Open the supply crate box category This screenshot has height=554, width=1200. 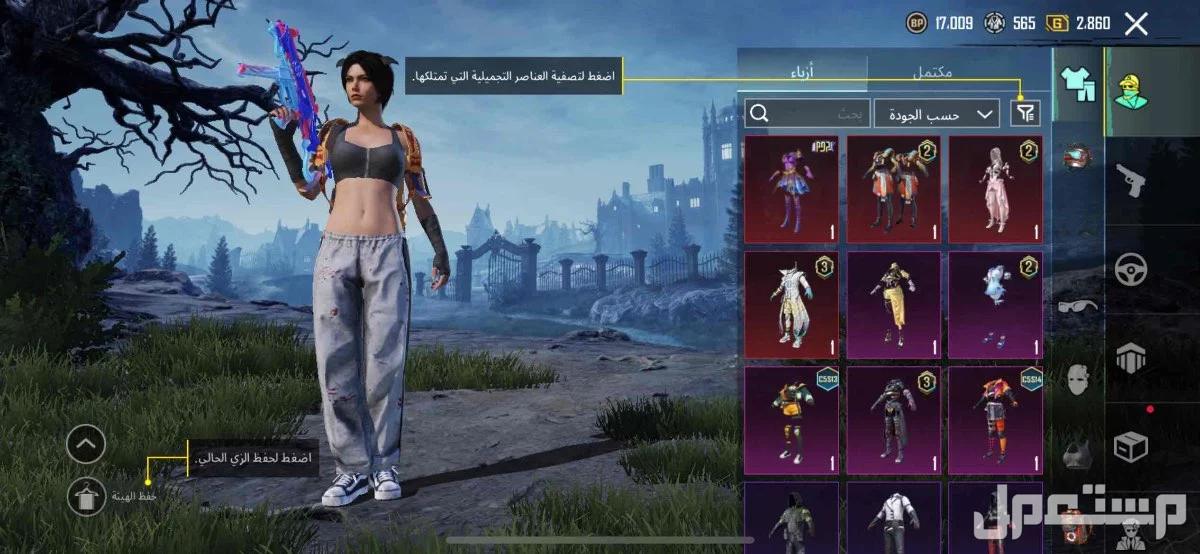[x=1131, y=448]
